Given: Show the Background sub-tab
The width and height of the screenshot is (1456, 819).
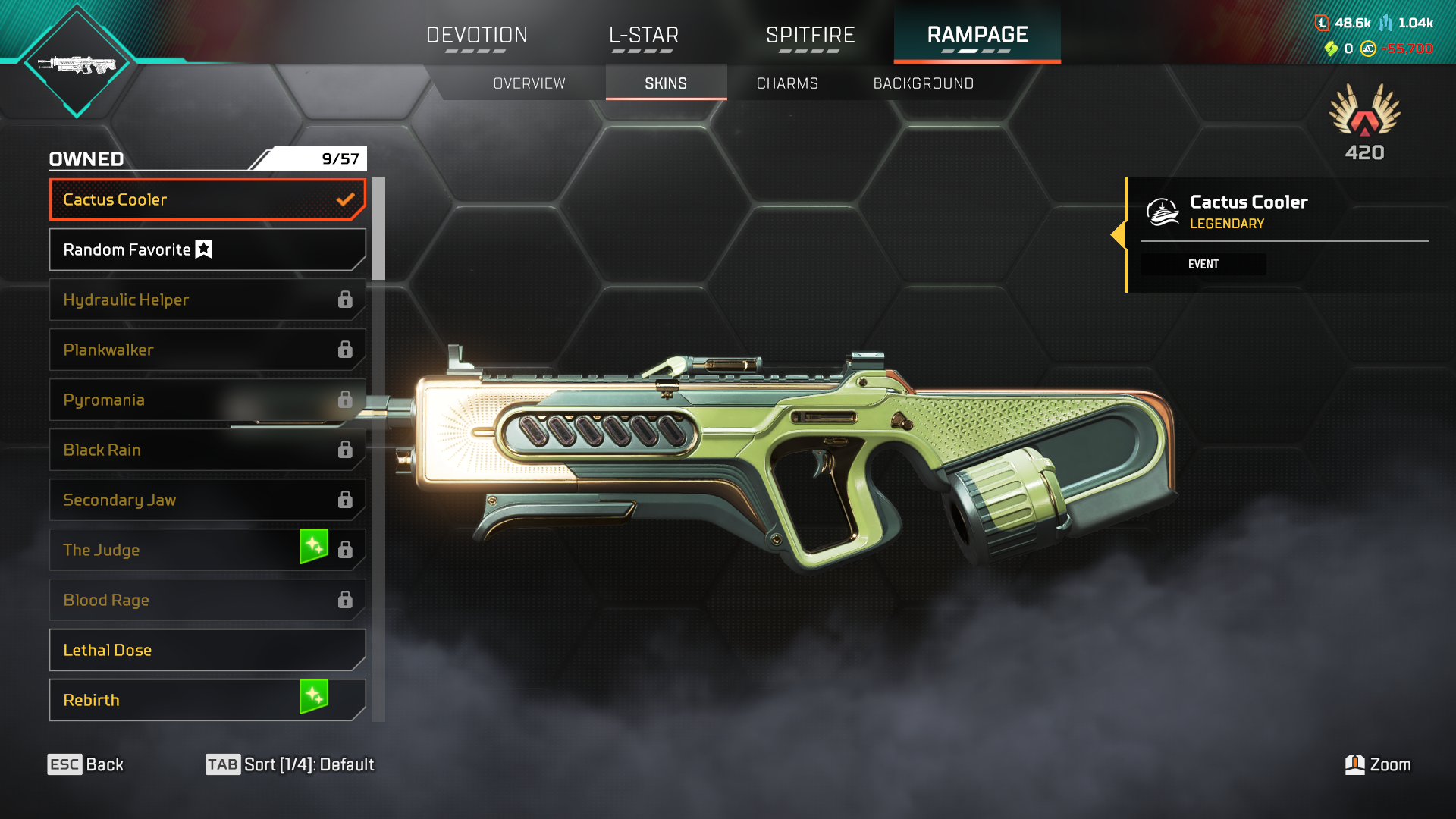Looking at the screenshot, I should pos(923,83).
